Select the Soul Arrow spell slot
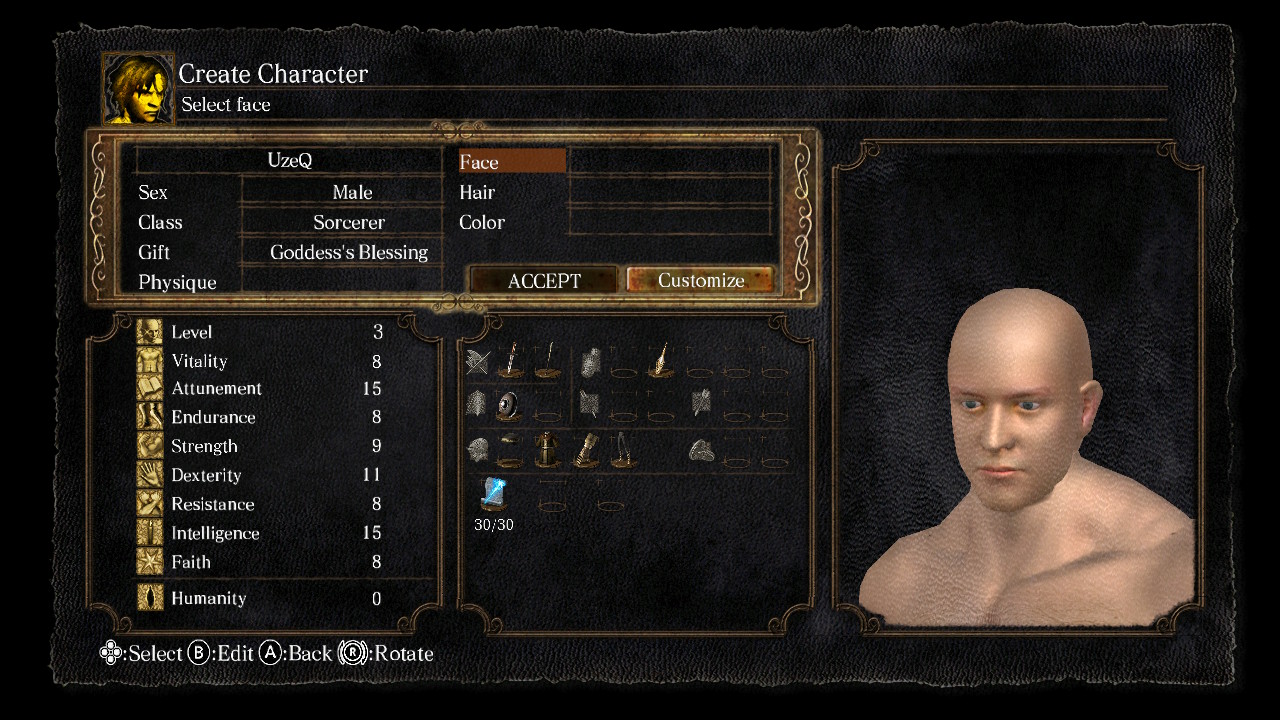Image resolution: width=1280 pixels, height=720 pixels. [493, 494]
